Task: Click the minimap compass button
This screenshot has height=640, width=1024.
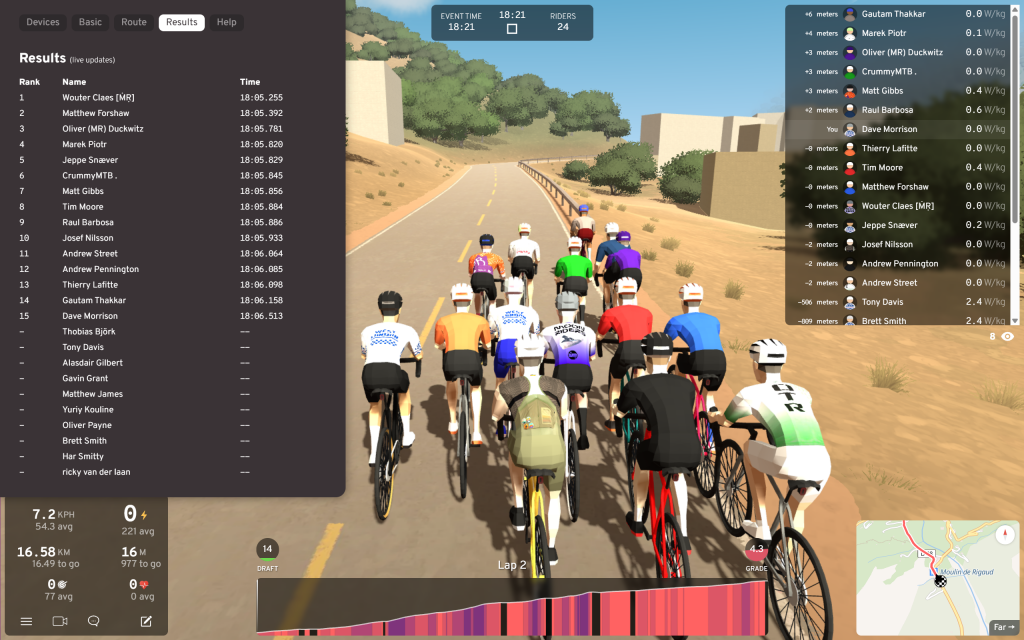Action: (x=1004, y=535)
